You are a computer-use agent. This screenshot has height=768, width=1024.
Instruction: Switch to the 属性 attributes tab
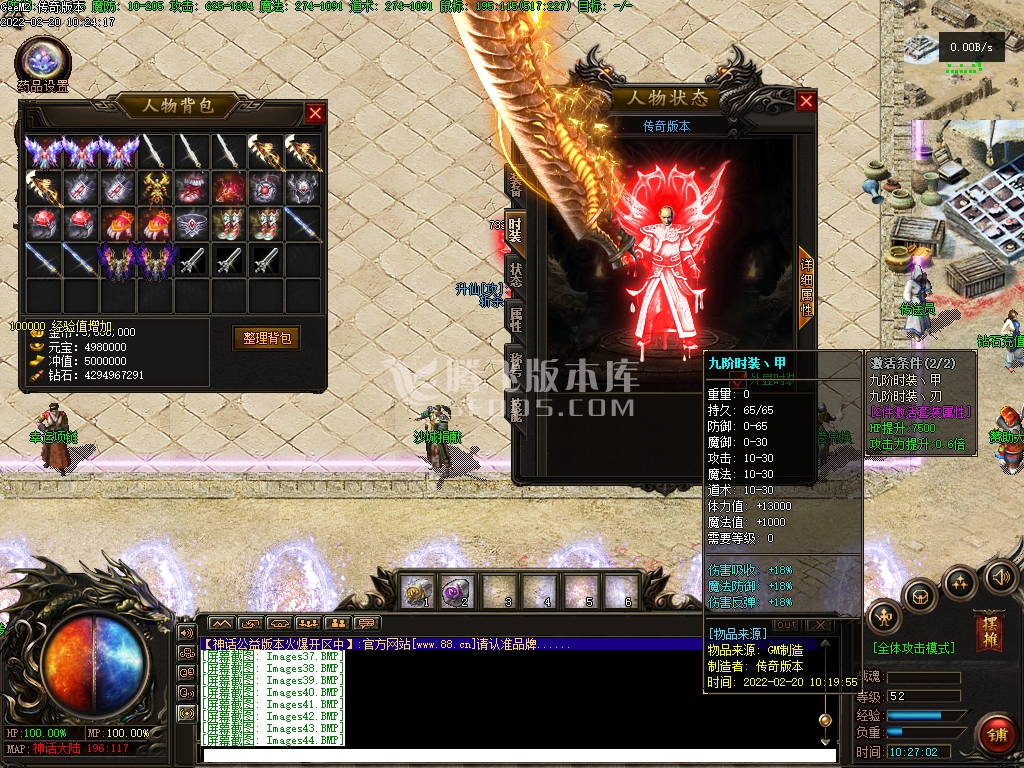(x=516, y=320)
